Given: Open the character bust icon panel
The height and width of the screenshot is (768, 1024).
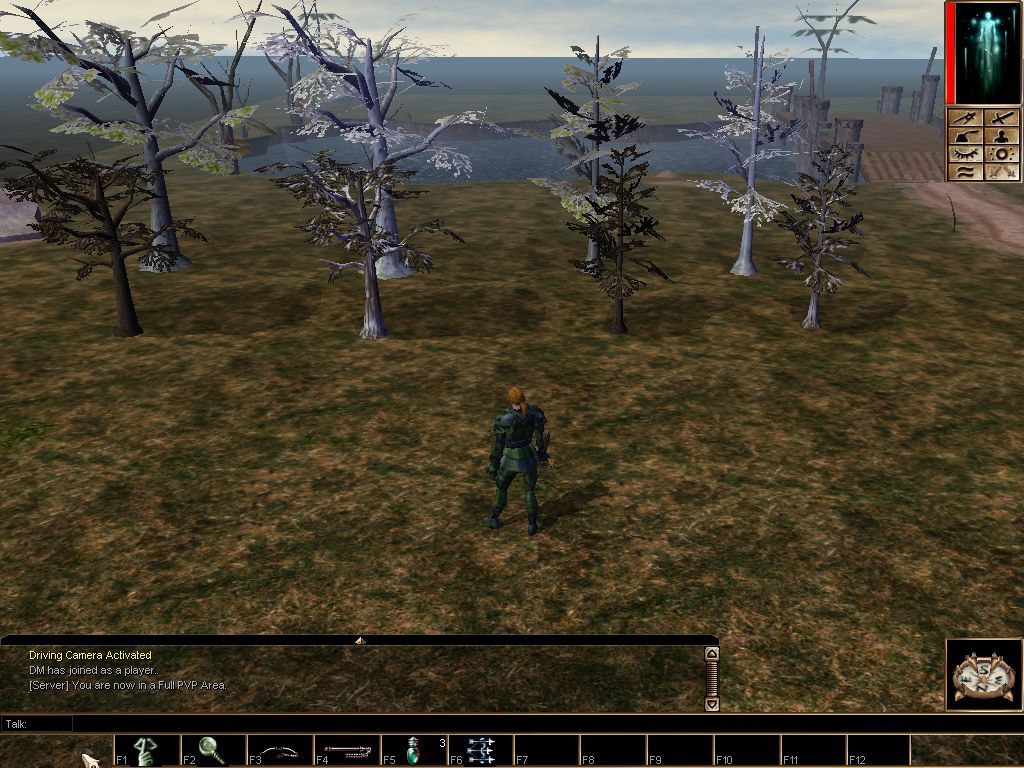Looking at the screenshot, I should (1001, 136).
